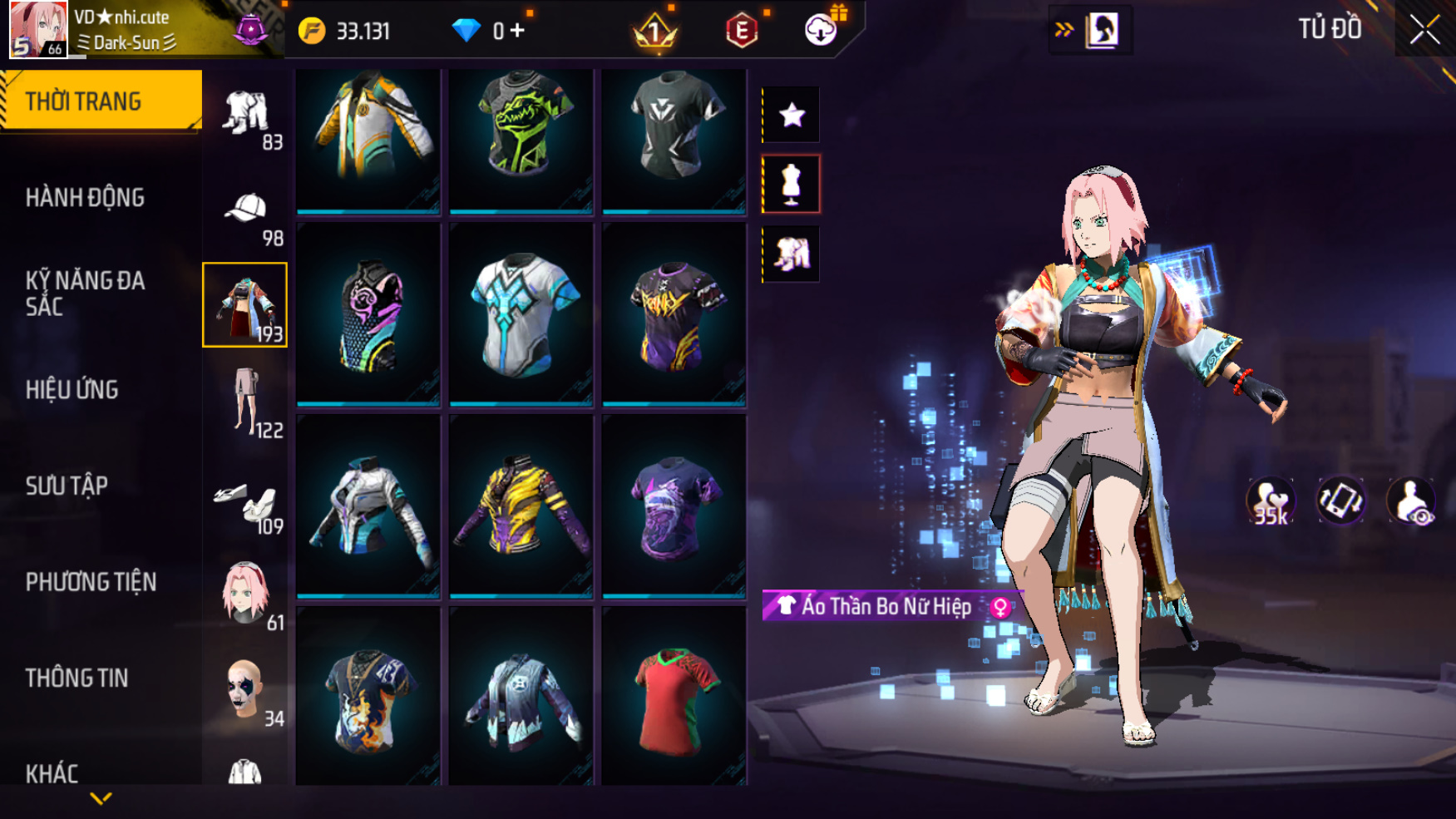
Task: Open the PHƯƠNG TIỆN vehicles tab
Action: (91, 582)
